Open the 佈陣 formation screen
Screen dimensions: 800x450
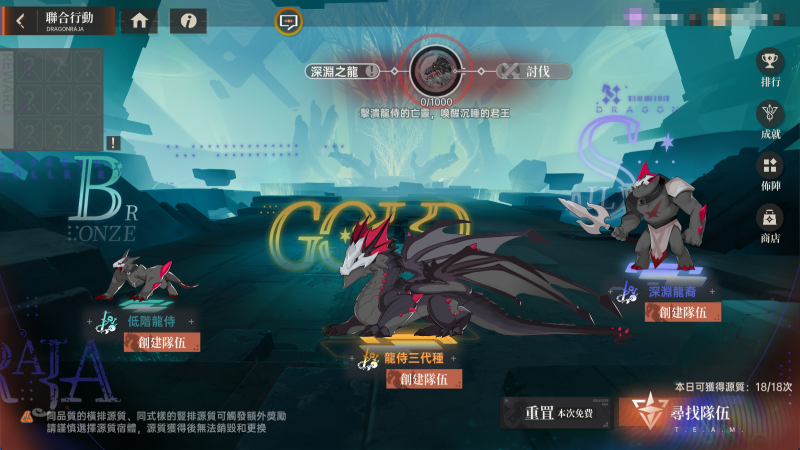[x=769, y=171]
